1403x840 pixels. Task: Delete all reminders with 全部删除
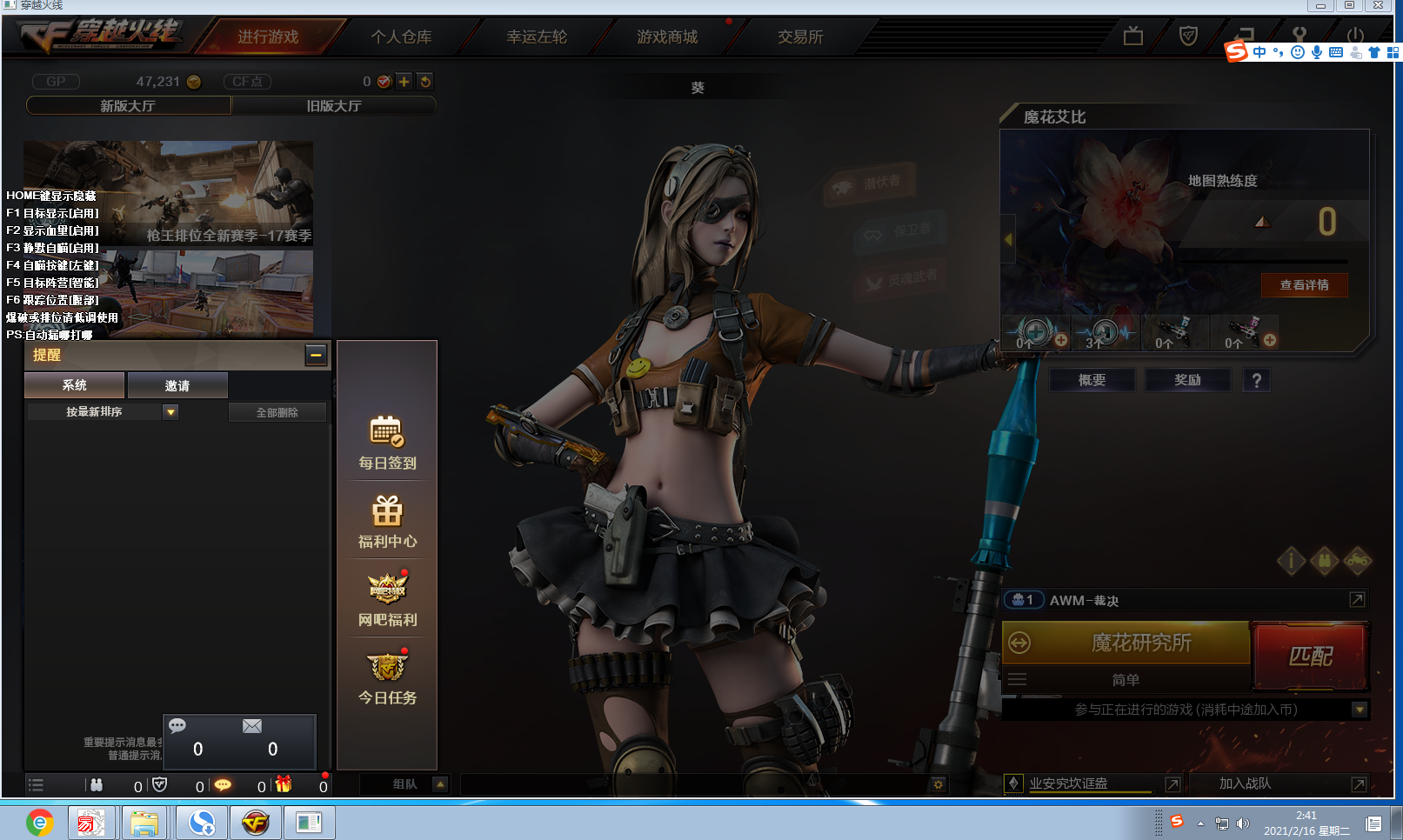[277, 412]
